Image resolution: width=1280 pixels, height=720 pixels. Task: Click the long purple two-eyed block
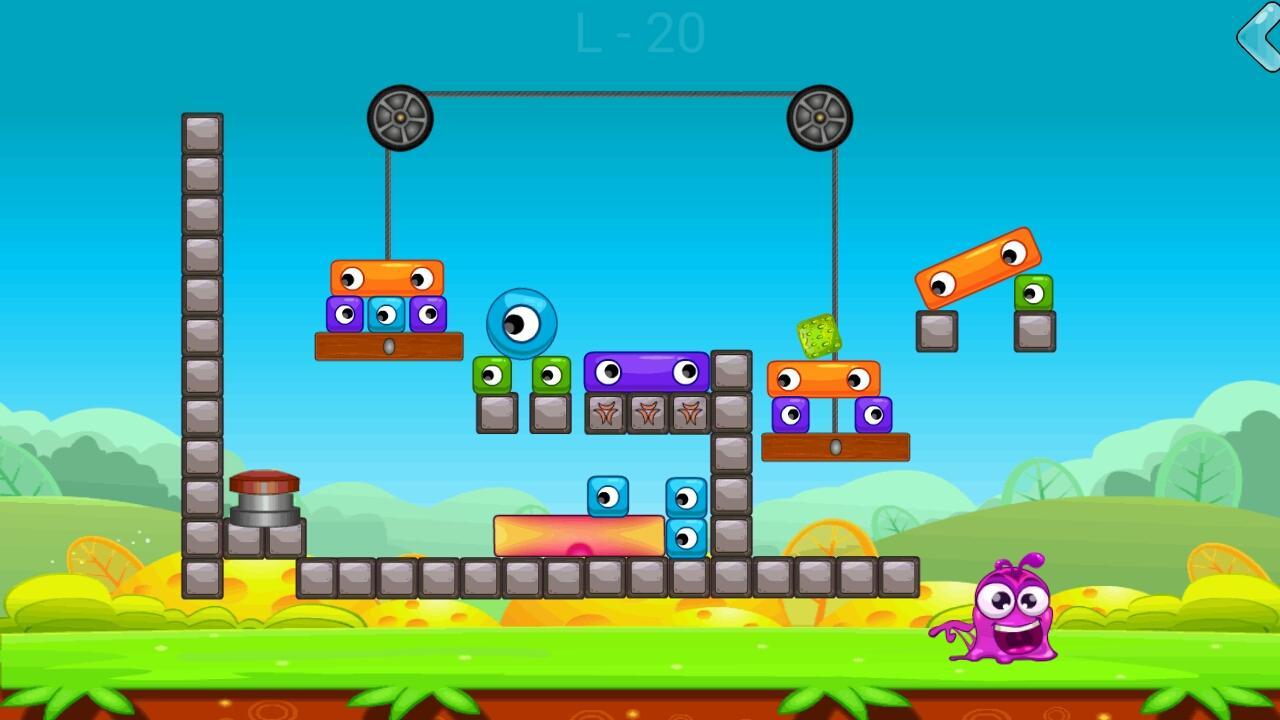pos(645,370)
